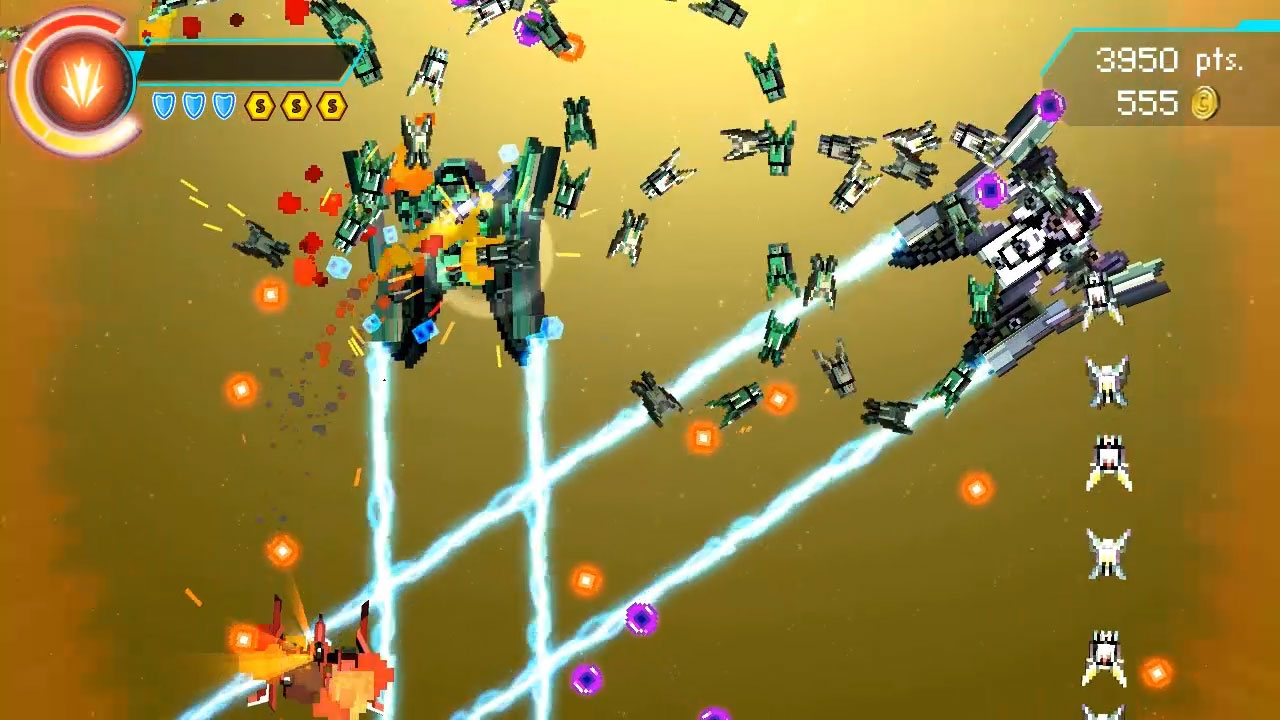This screenshot has width=1280, height=720.
Task: Select the middle blue shield icon
Action: (x=195, y=106)
